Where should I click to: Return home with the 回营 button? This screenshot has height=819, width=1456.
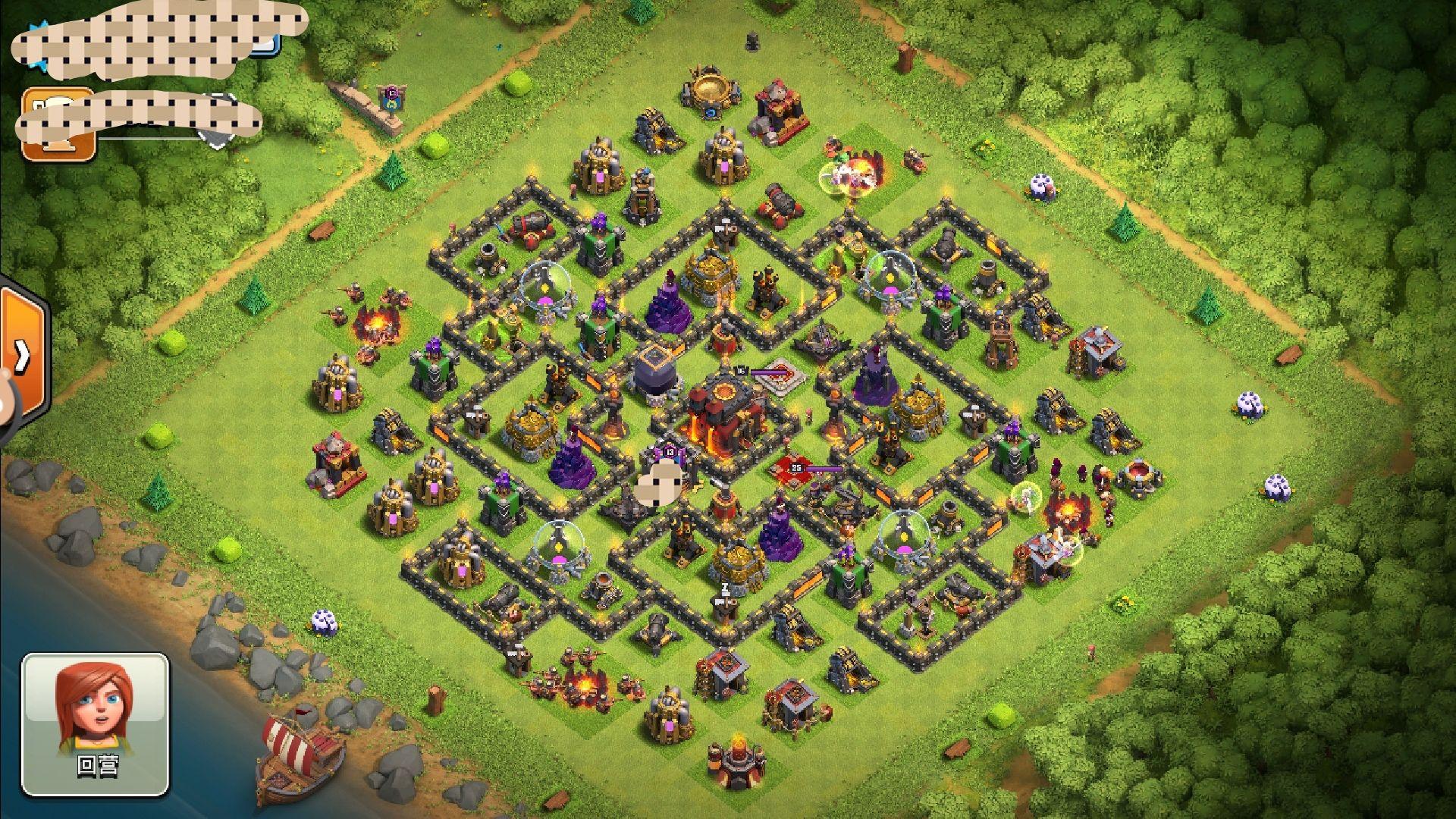pyautogui.click(x=95, y=724)
